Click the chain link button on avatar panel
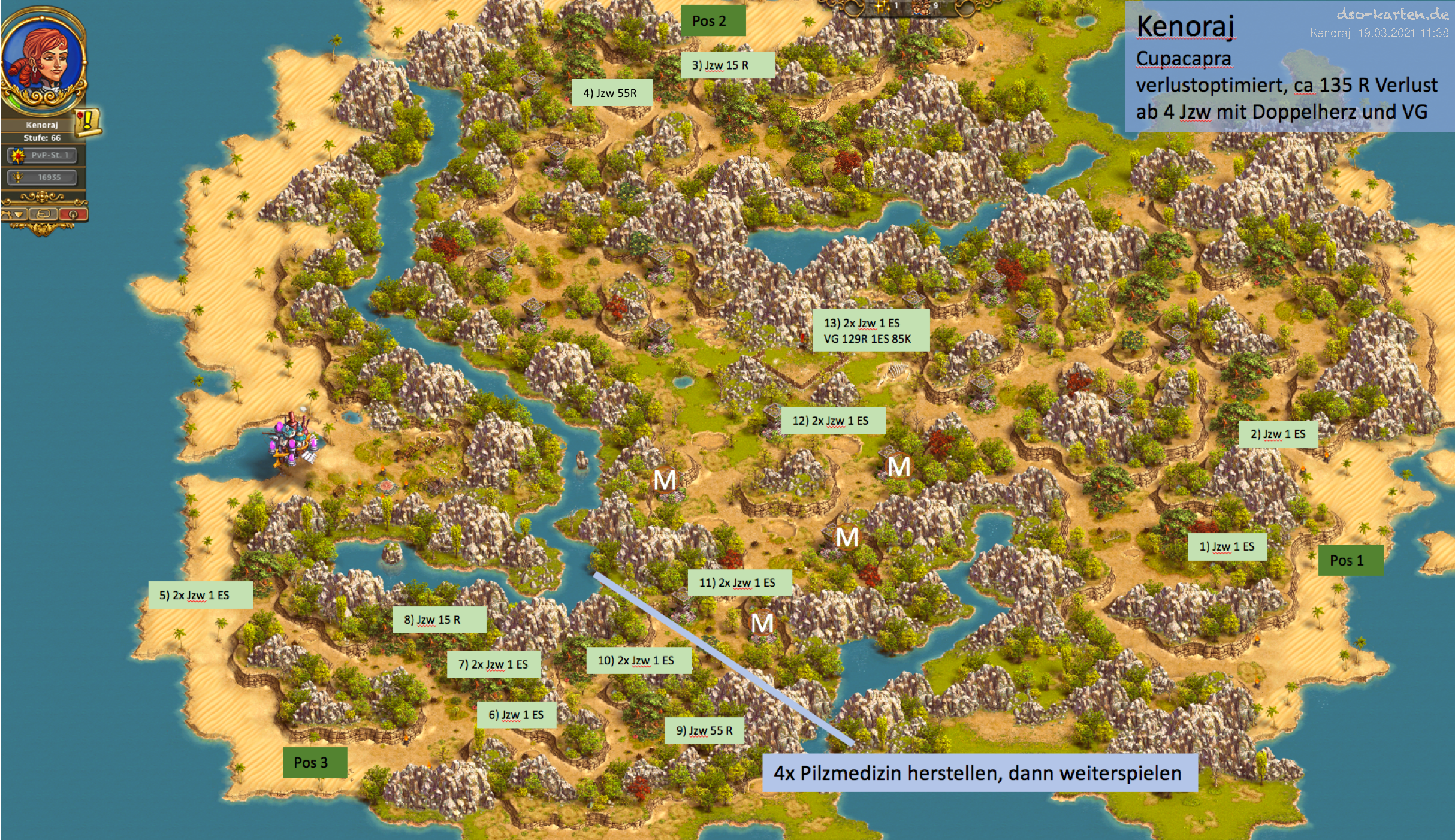Viewport: 1455px width, 840px height. click(x=43, y=214)
